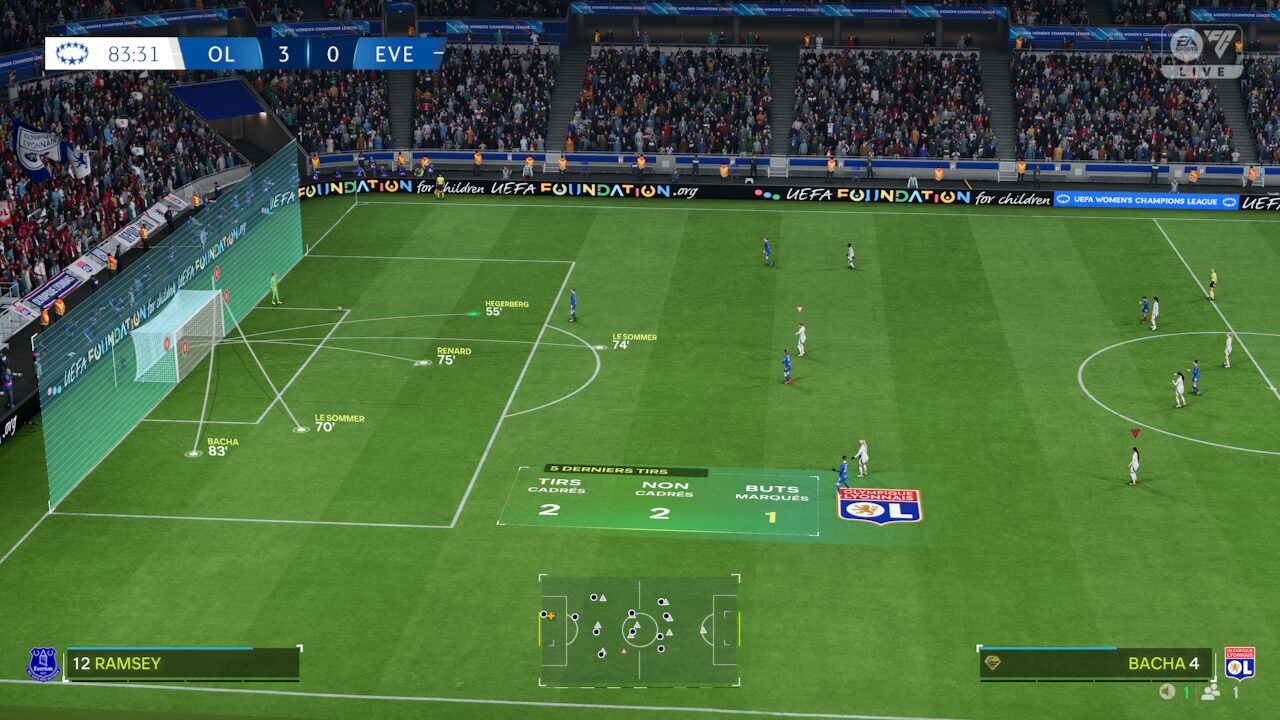This screenshot has width=1280, height=720.
Task: Open the players count icon
Action: (x=1211, y=691)
